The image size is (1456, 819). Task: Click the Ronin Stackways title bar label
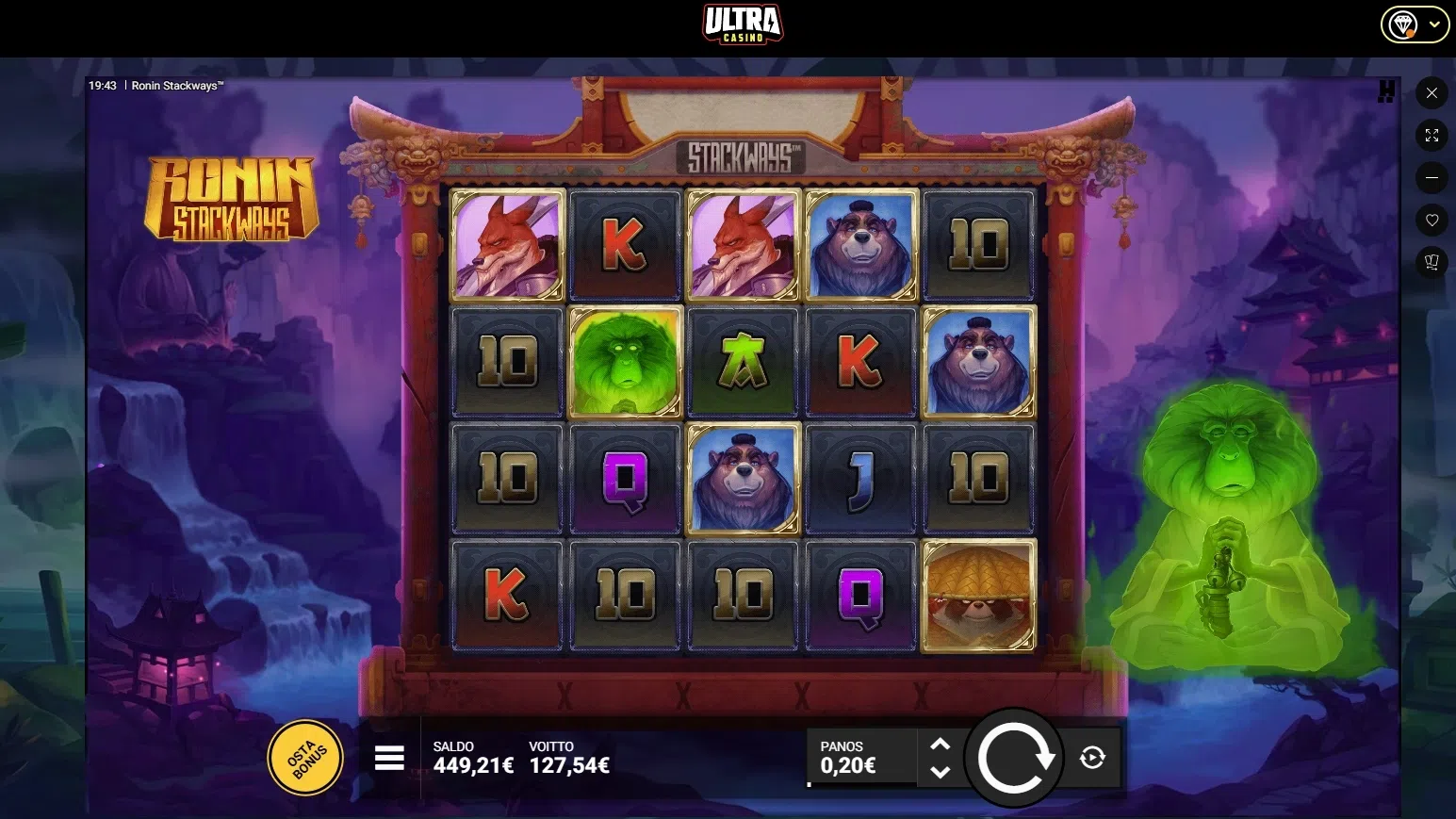(178, 85)
